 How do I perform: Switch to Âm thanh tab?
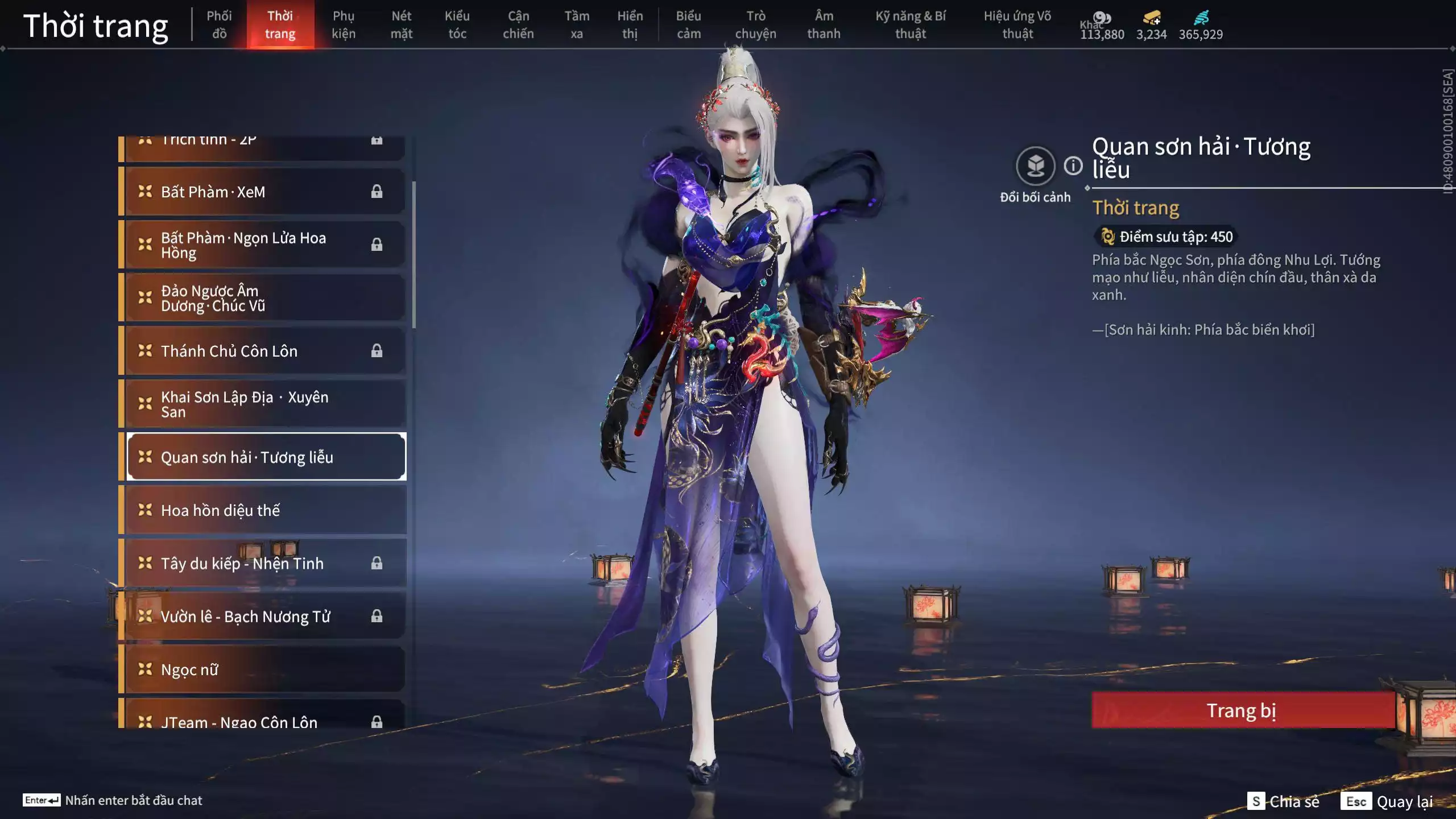(x=823, y=25)
